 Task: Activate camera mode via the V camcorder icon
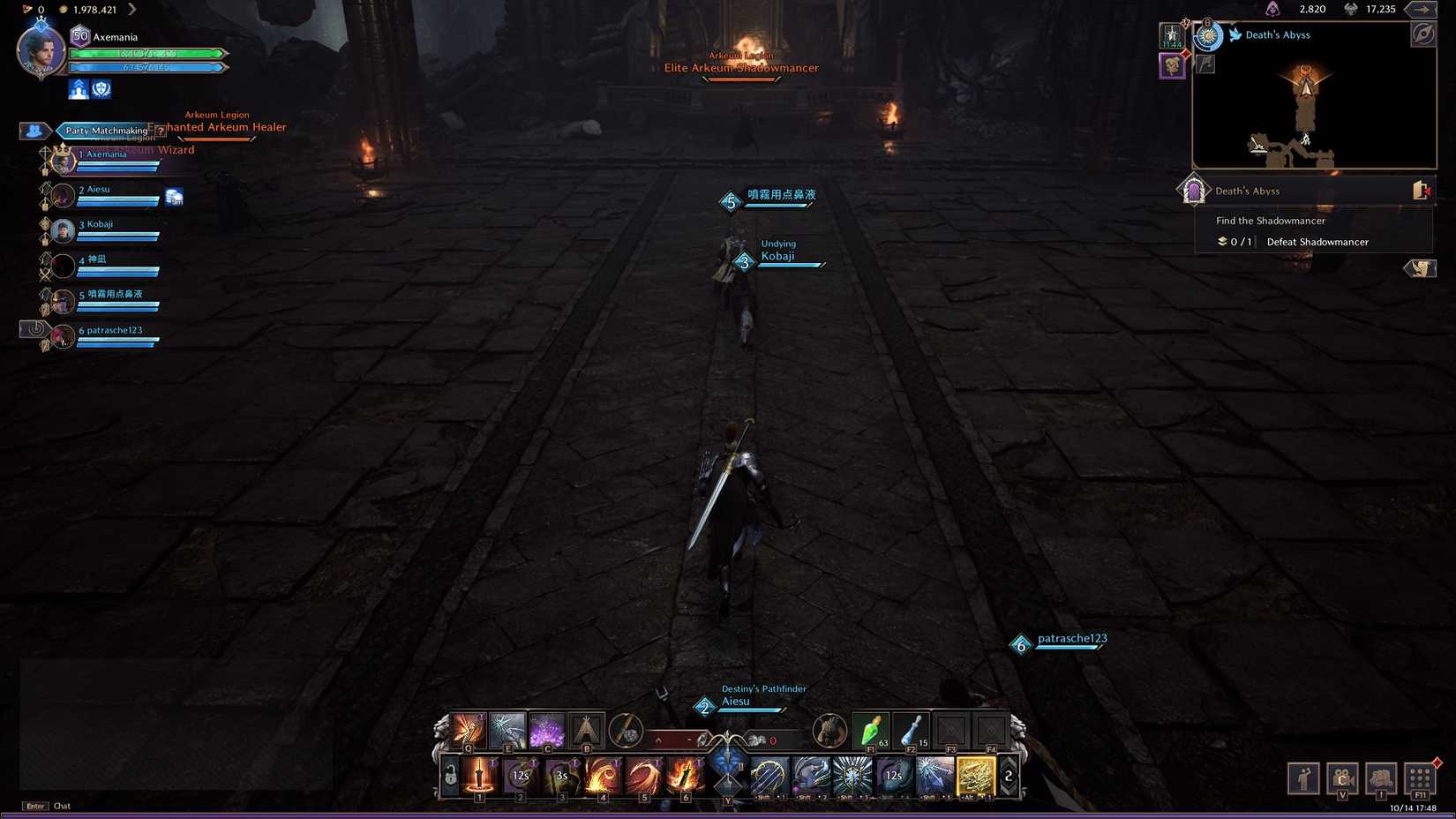click(x=1342, y=778)
